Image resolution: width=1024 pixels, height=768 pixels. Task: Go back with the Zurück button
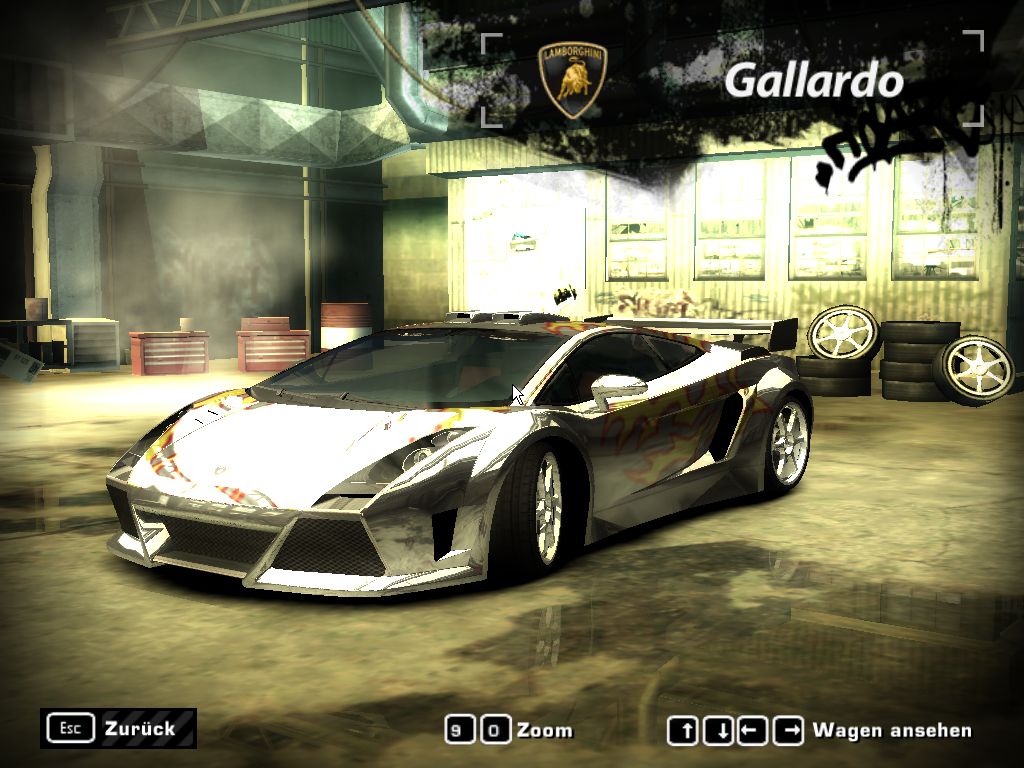119,728
